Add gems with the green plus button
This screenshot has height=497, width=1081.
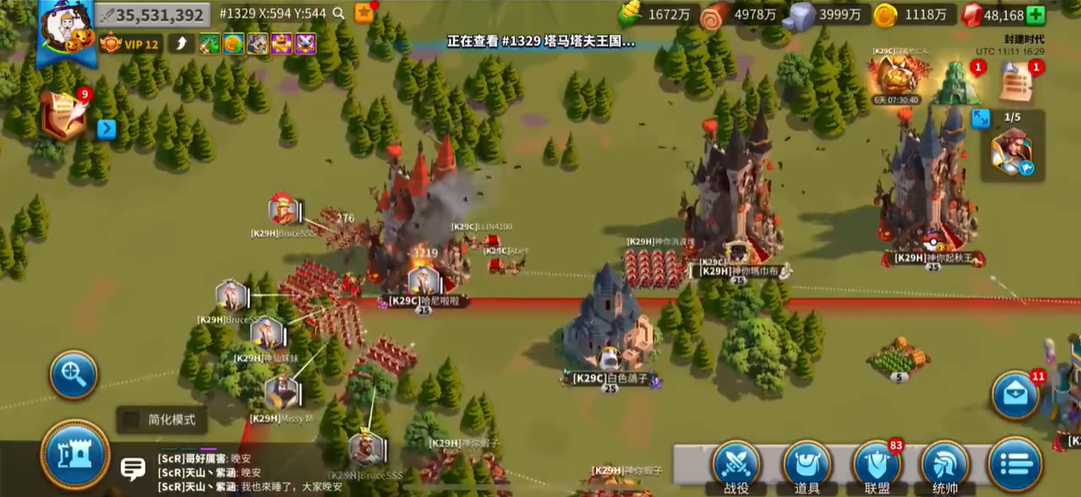(1036, 15)
